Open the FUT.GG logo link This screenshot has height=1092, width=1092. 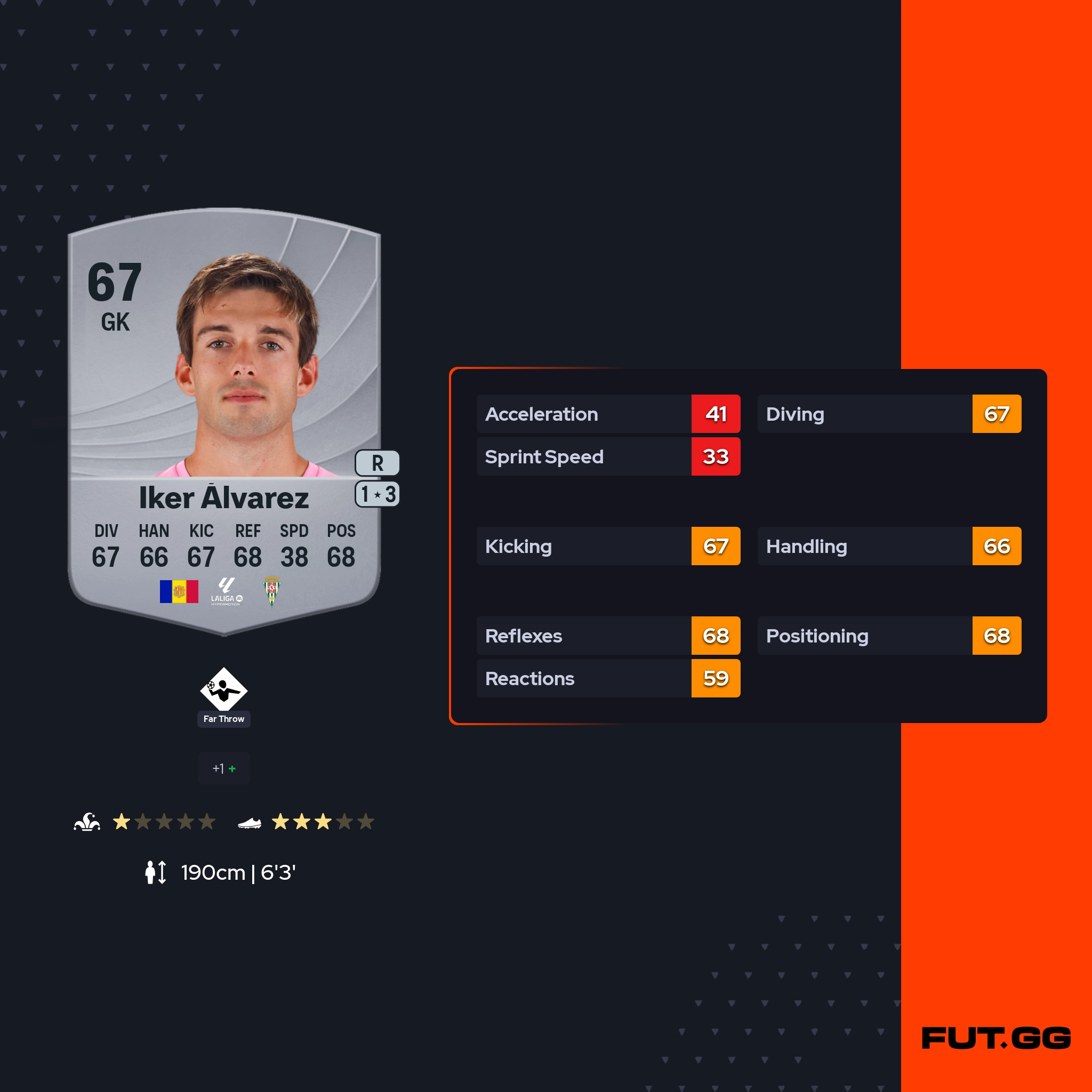click(x=996, y=1038)
